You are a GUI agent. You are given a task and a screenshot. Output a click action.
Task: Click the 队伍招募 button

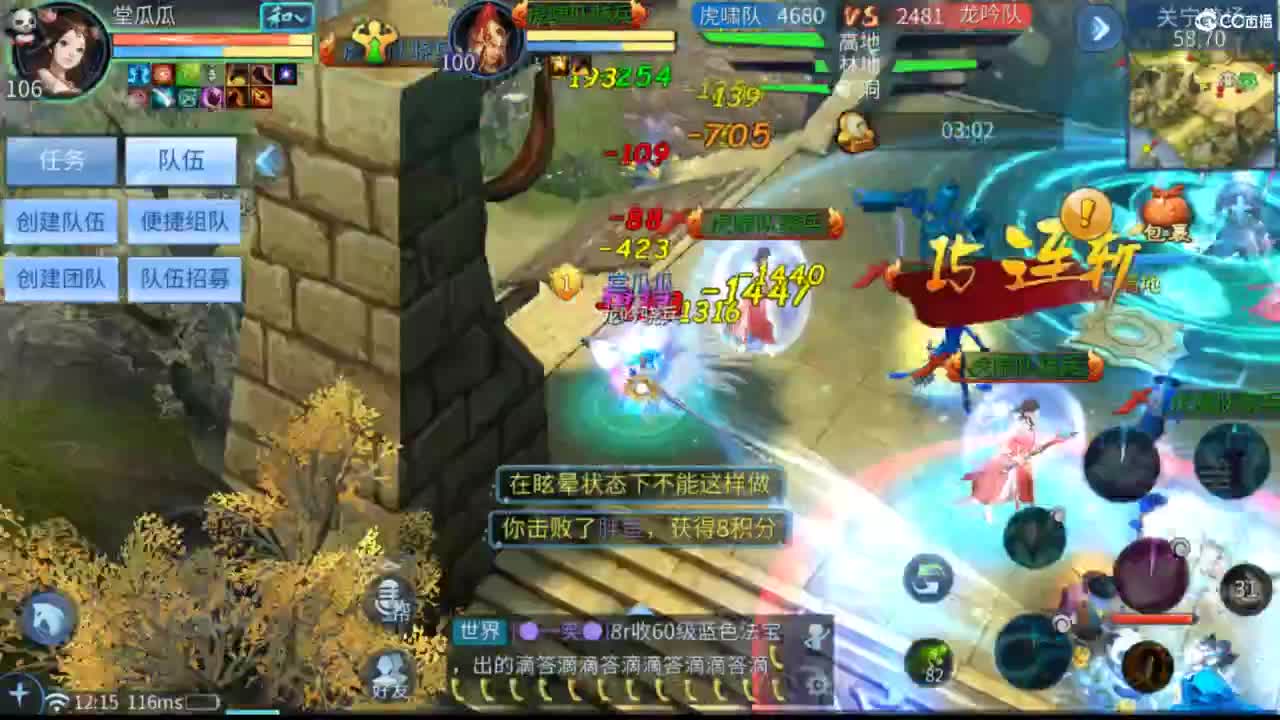coord(184,279)
